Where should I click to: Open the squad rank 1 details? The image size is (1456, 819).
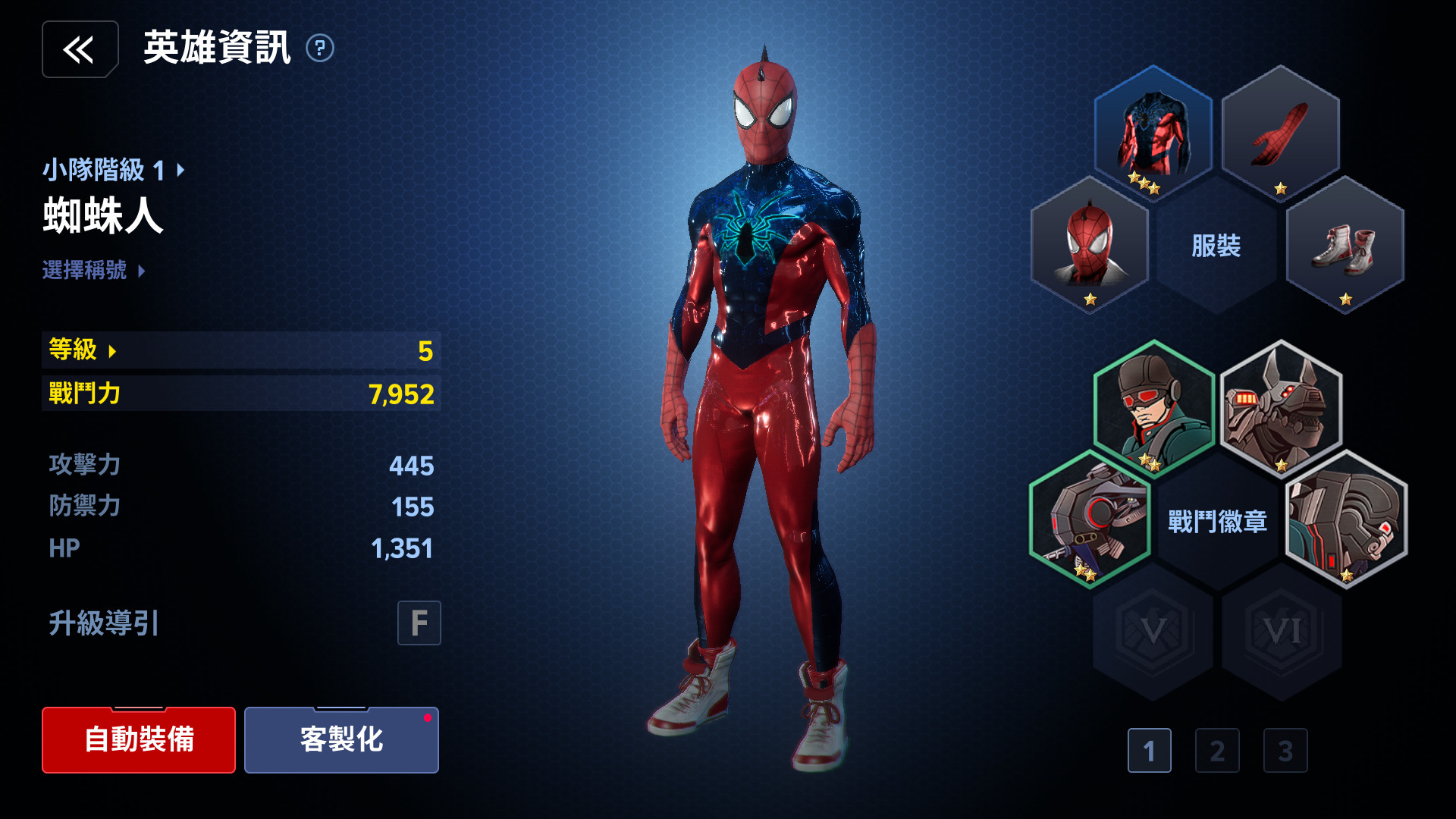[x=114, y=170]
